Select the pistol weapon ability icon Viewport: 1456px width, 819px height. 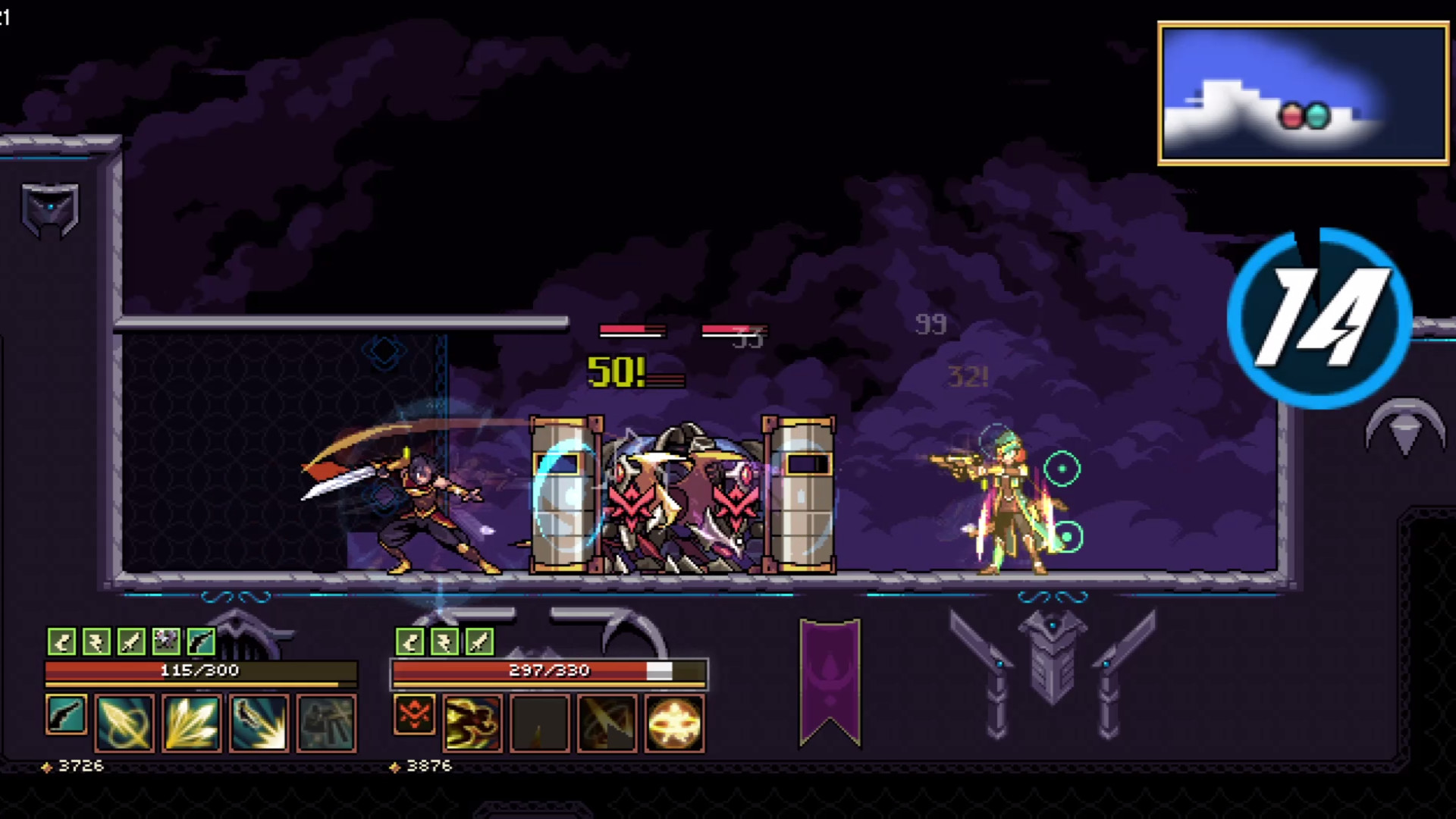click(66, 720)
